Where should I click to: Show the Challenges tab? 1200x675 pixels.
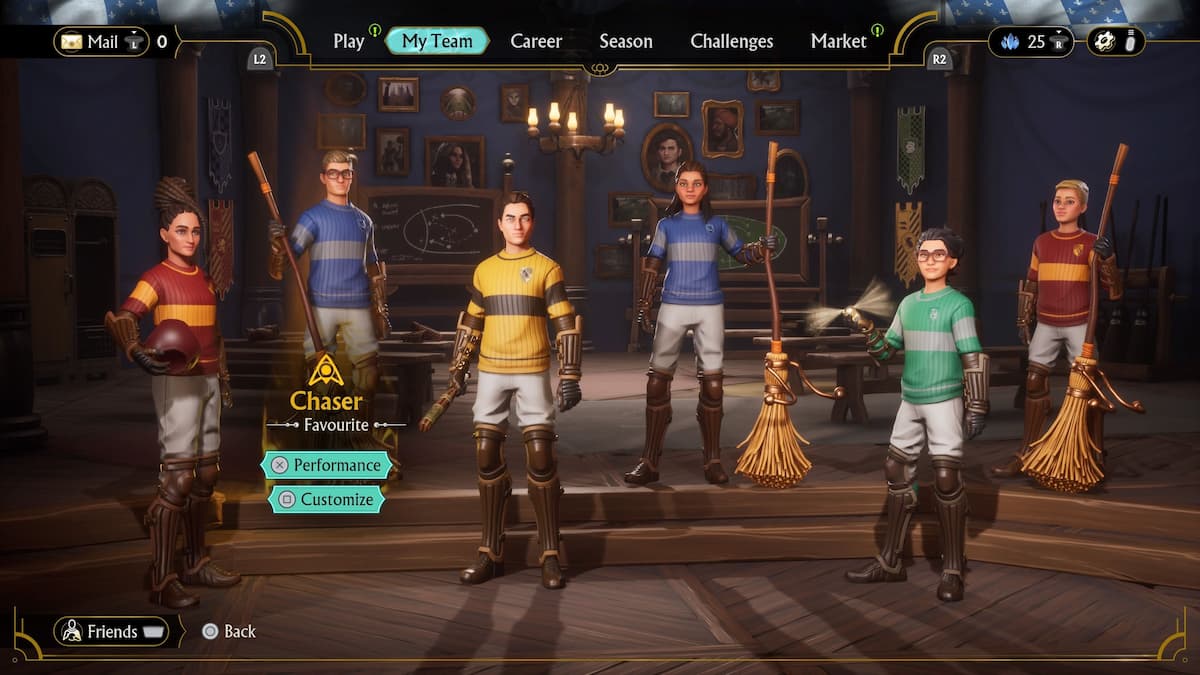point(731,41)
